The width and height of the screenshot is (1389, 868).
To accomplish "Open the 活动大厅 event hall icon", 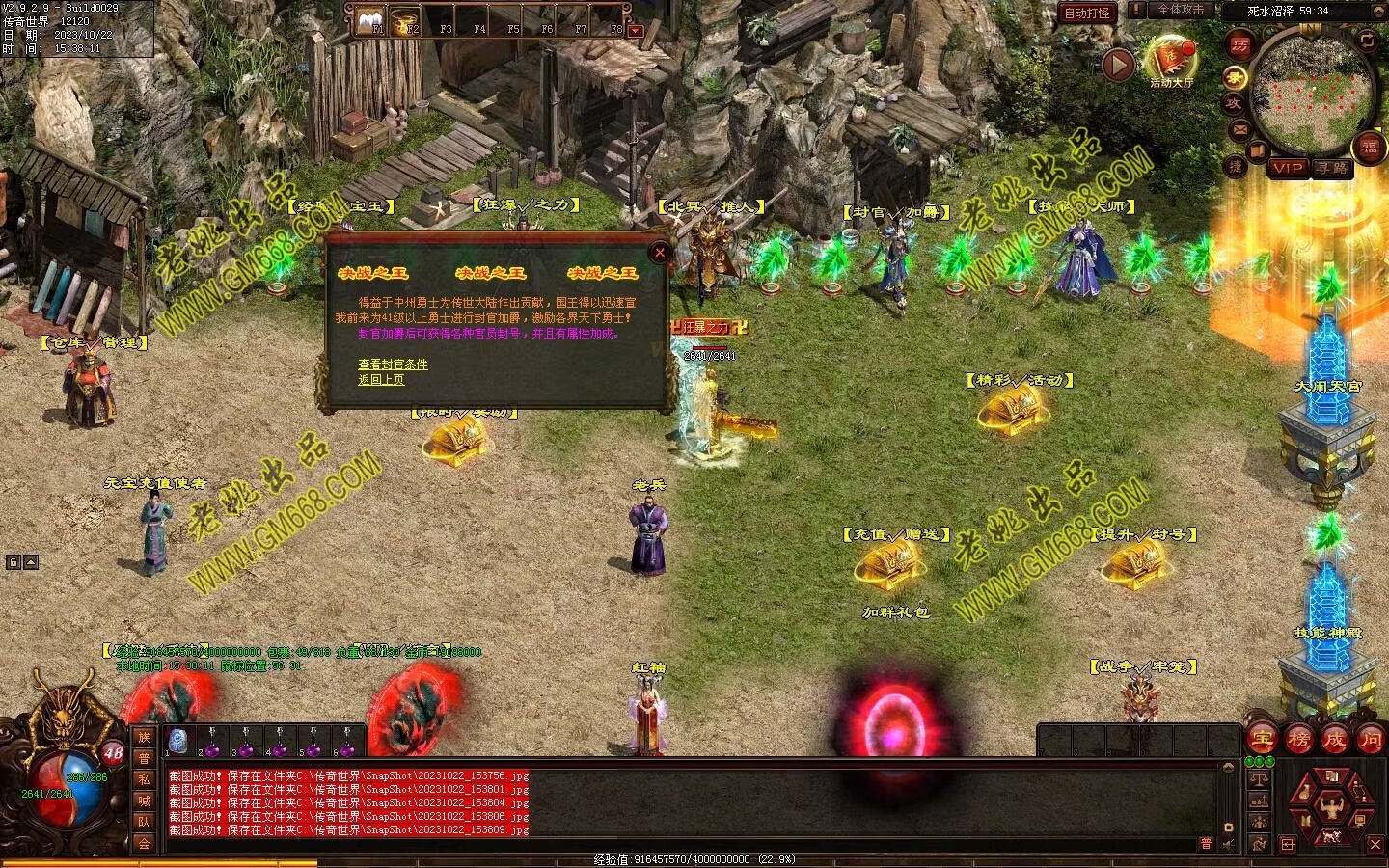I will [x=1171, y=60].
